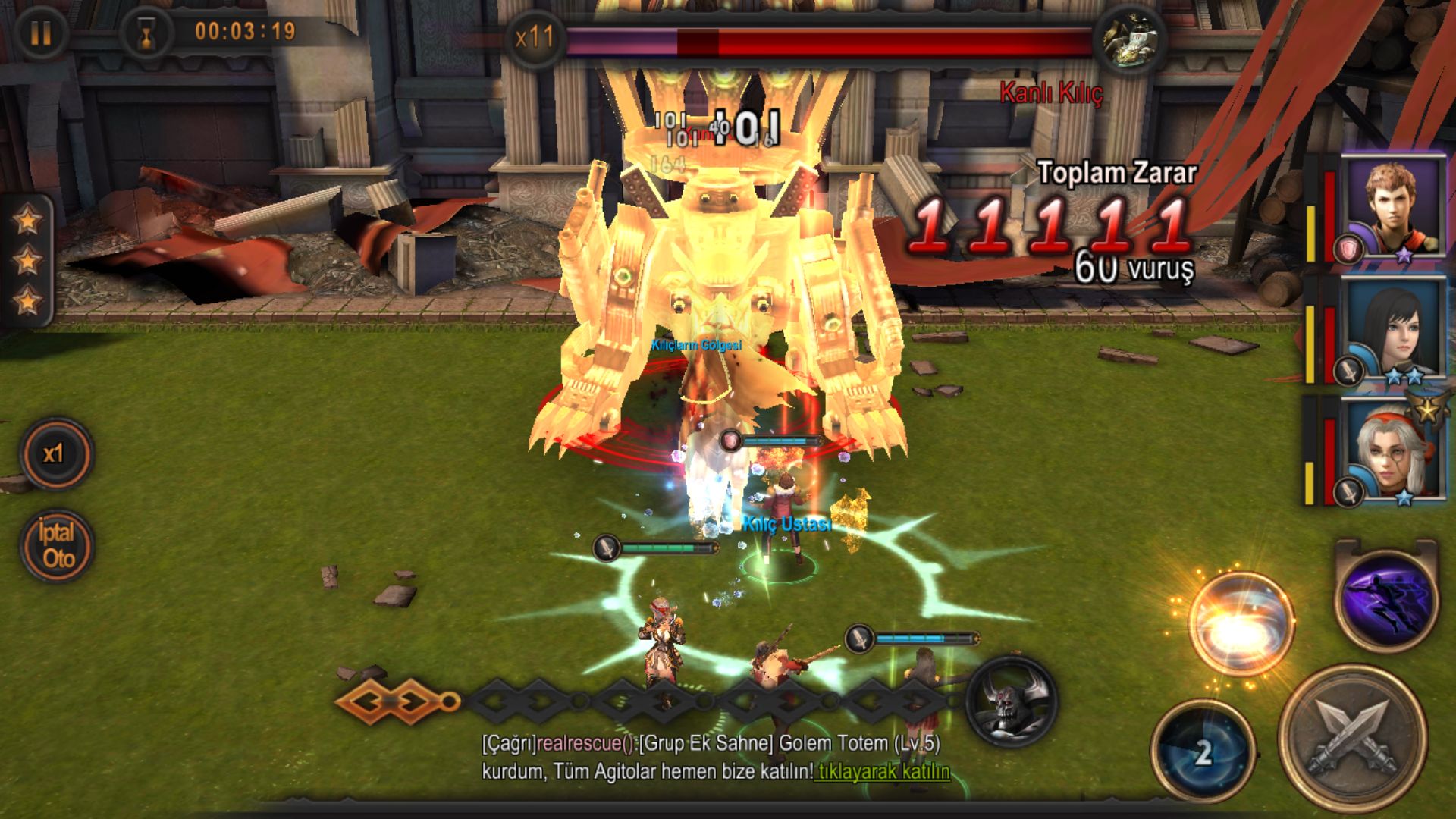
Task: Toggle the x1 battle speed button
Action: (x=55, y=454)
